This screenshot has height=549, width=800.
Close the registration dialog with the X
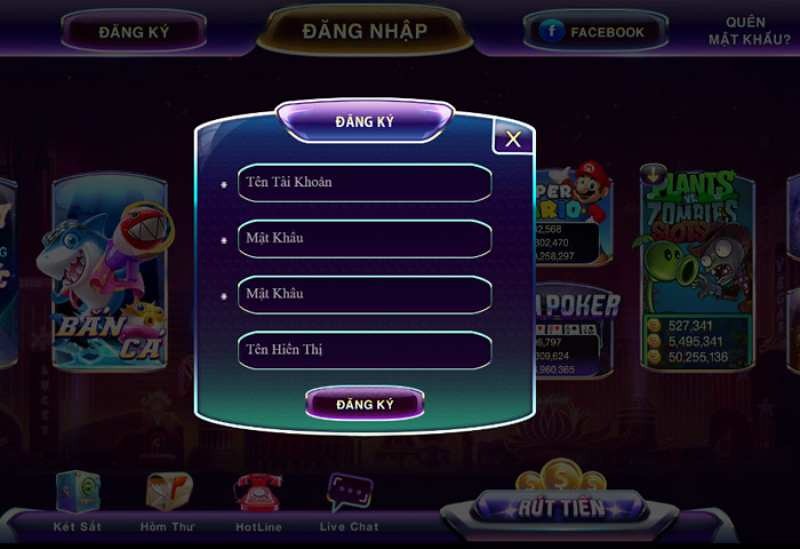tap(514, 139)
